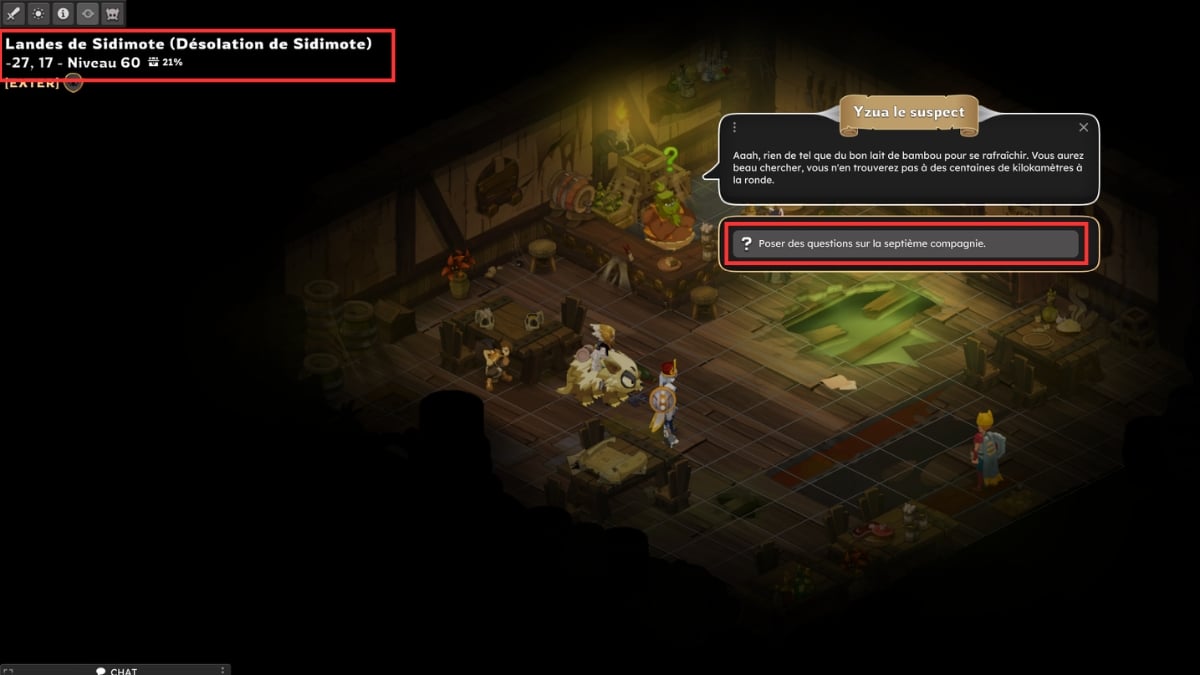Expand the chat window with the corner icon
Viewport: 1200px width, 675px height.
point(8,670)
